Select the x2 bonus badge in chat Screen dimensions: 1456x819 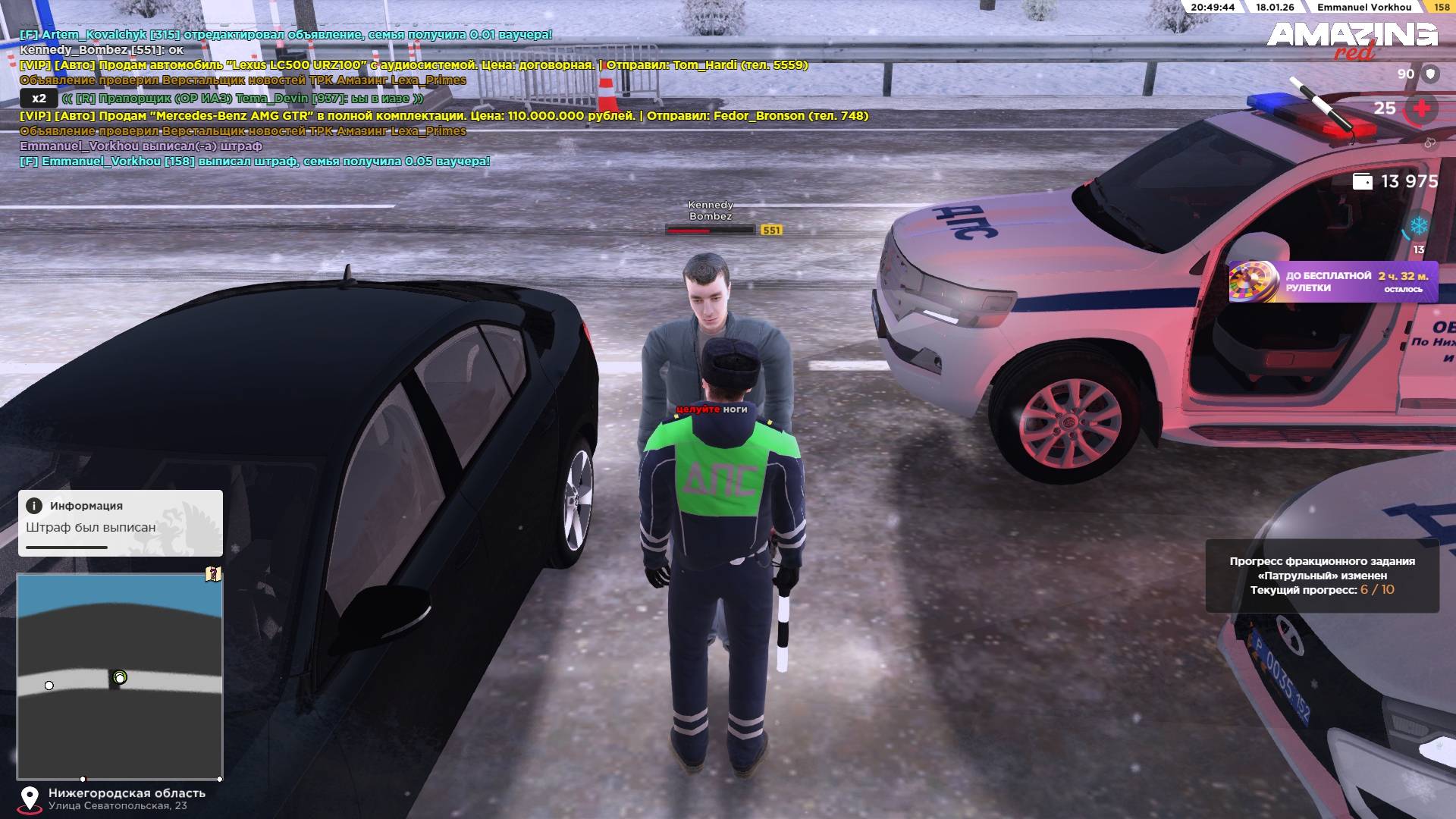39,99
